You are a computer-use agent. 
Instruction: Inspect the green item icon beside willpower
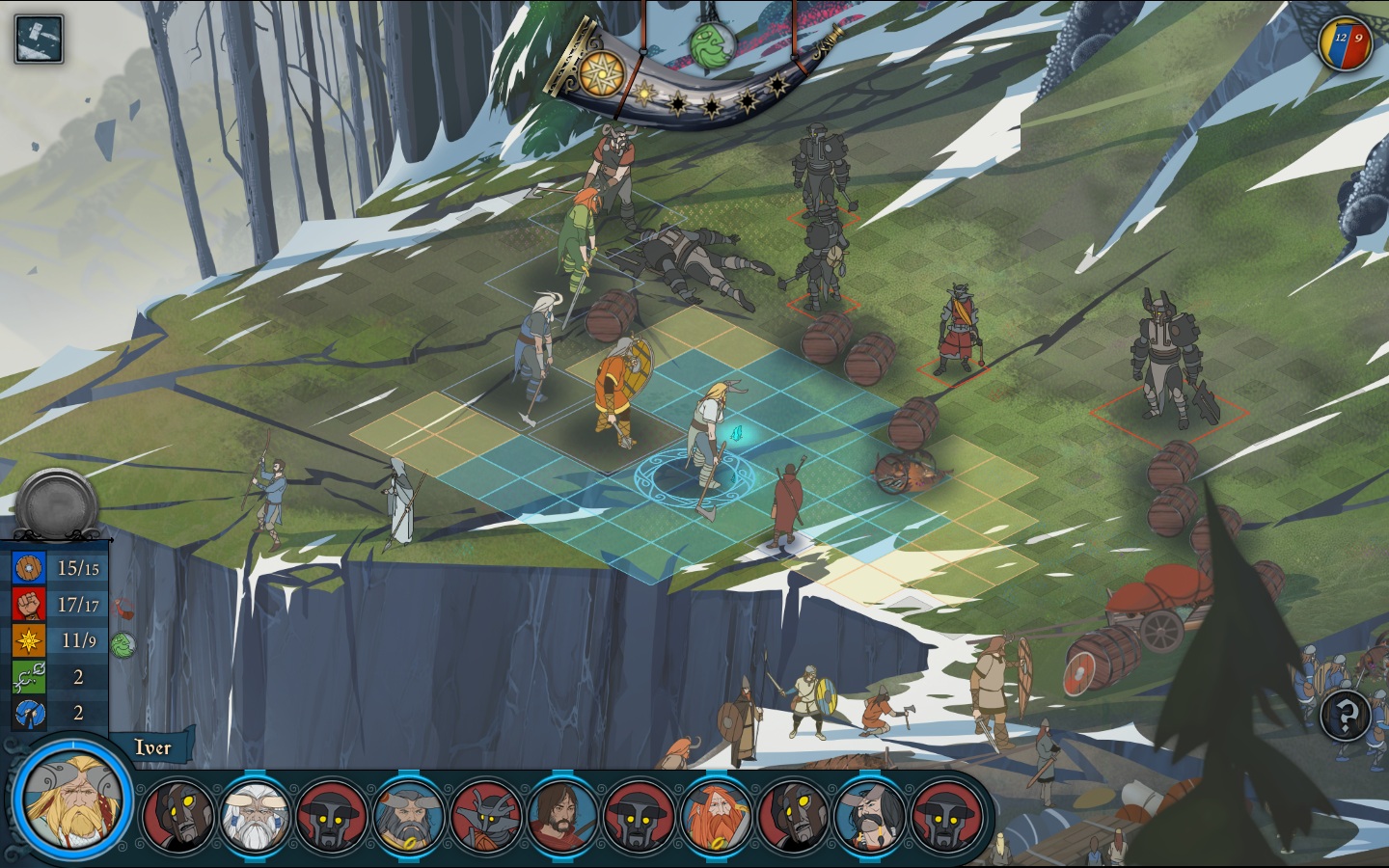click(x=123, y=644)
